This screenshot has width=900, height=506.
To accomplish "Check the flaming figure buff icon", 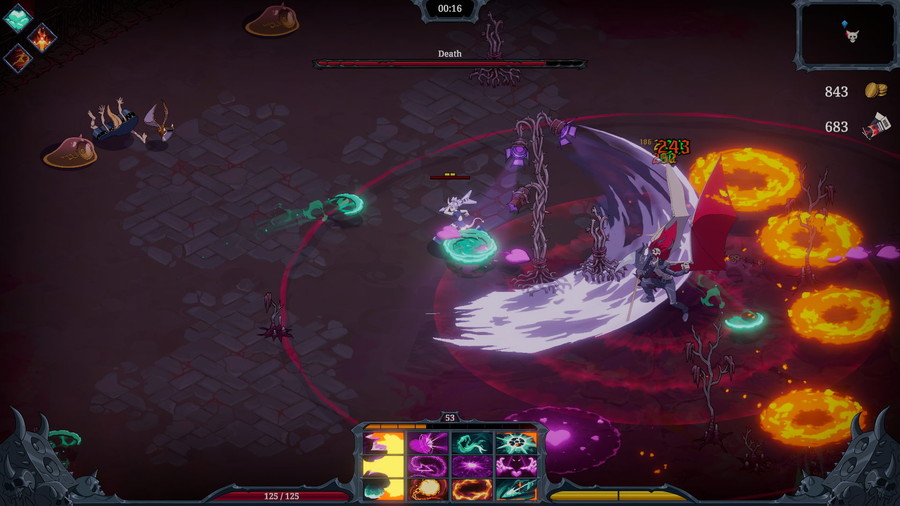I will click(x=42, y=38).
